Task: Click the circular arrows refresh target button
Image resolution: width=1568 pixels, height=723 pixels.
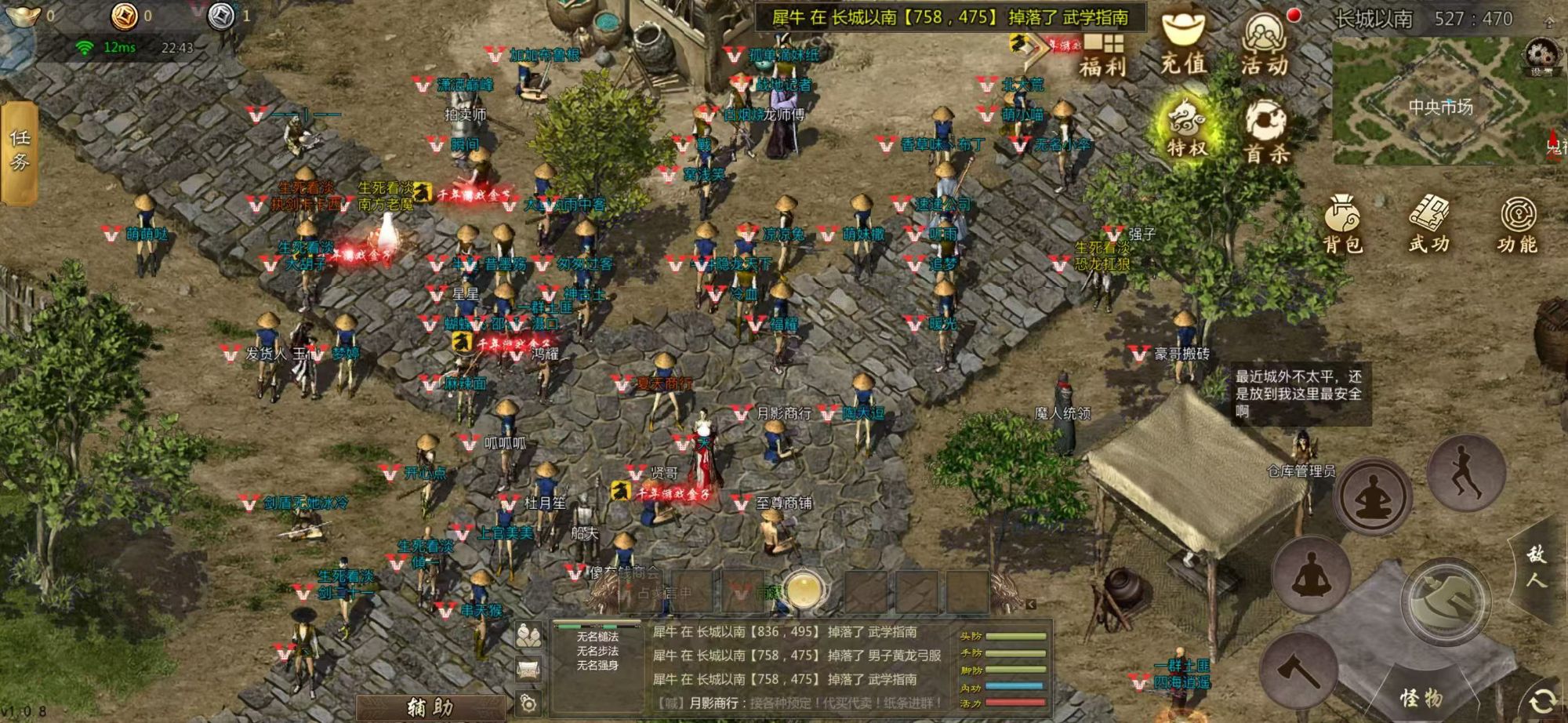Action: [1542, 700]
